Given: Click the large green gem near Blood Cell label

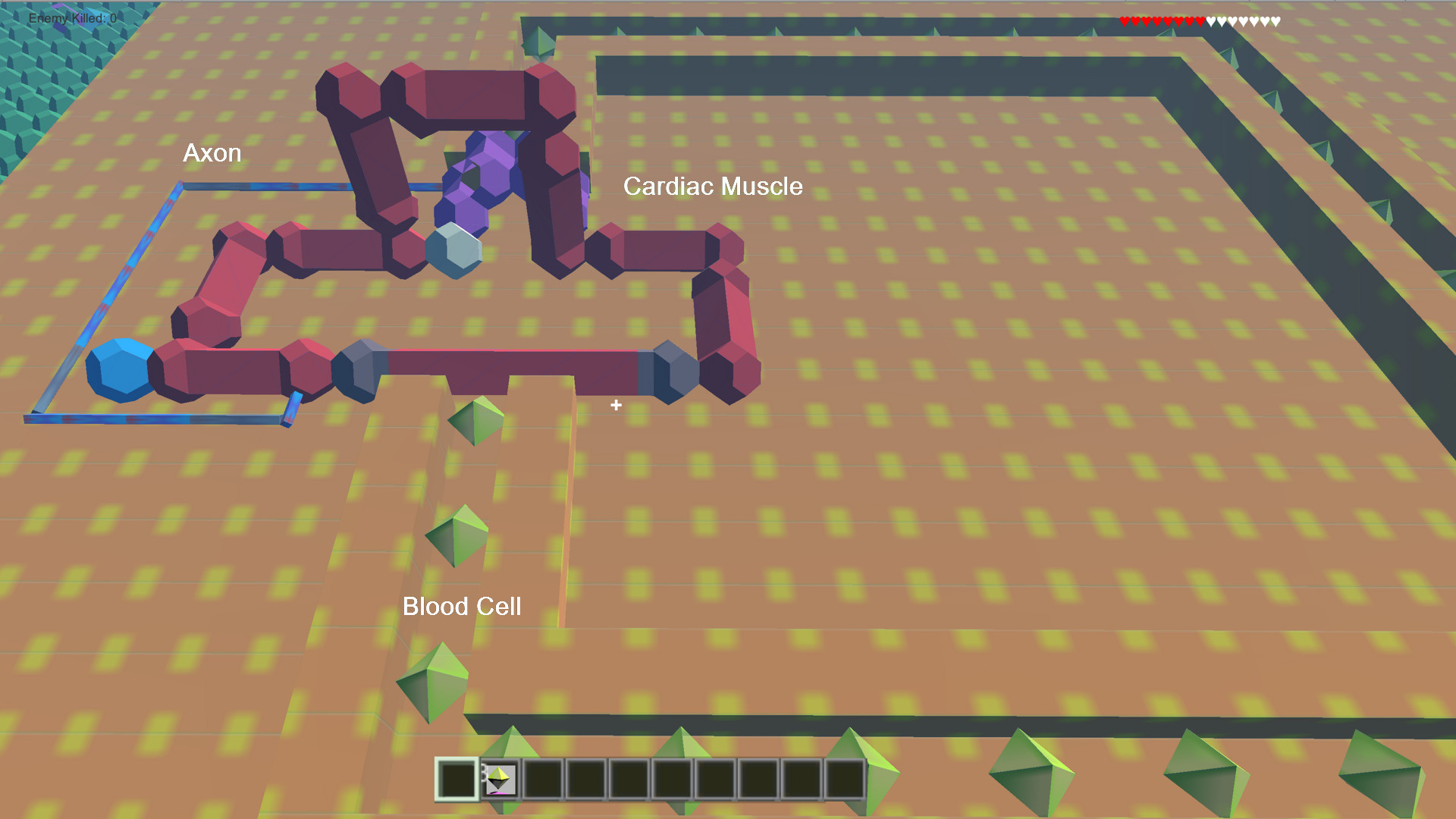Looking at the screenshot, I should [431, 681].
